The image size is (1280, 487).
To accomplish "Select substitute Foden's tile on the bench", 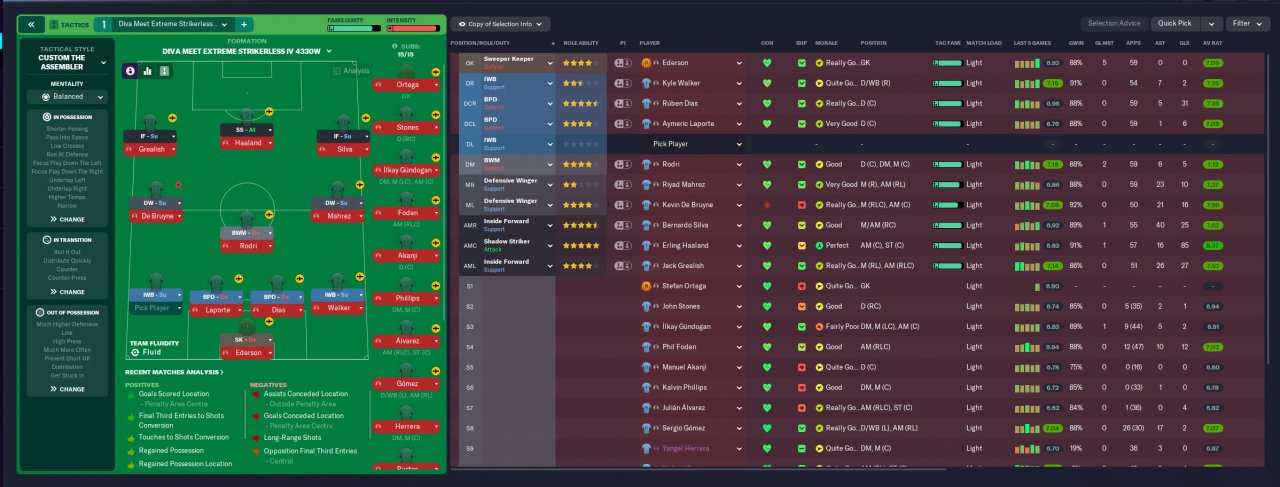I will 407,213.
